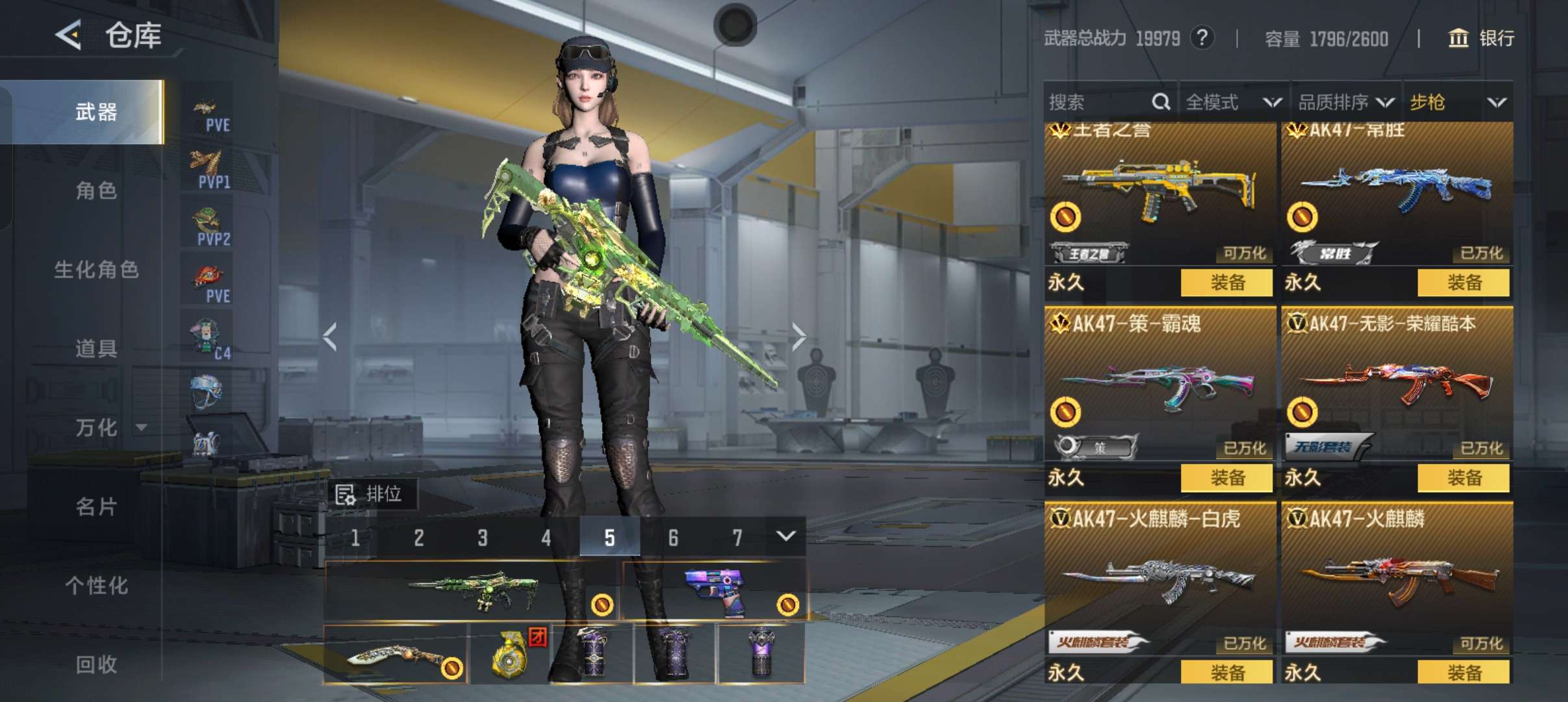Open the 全模式 mode filter dropdown

[x=1233, y=102]
